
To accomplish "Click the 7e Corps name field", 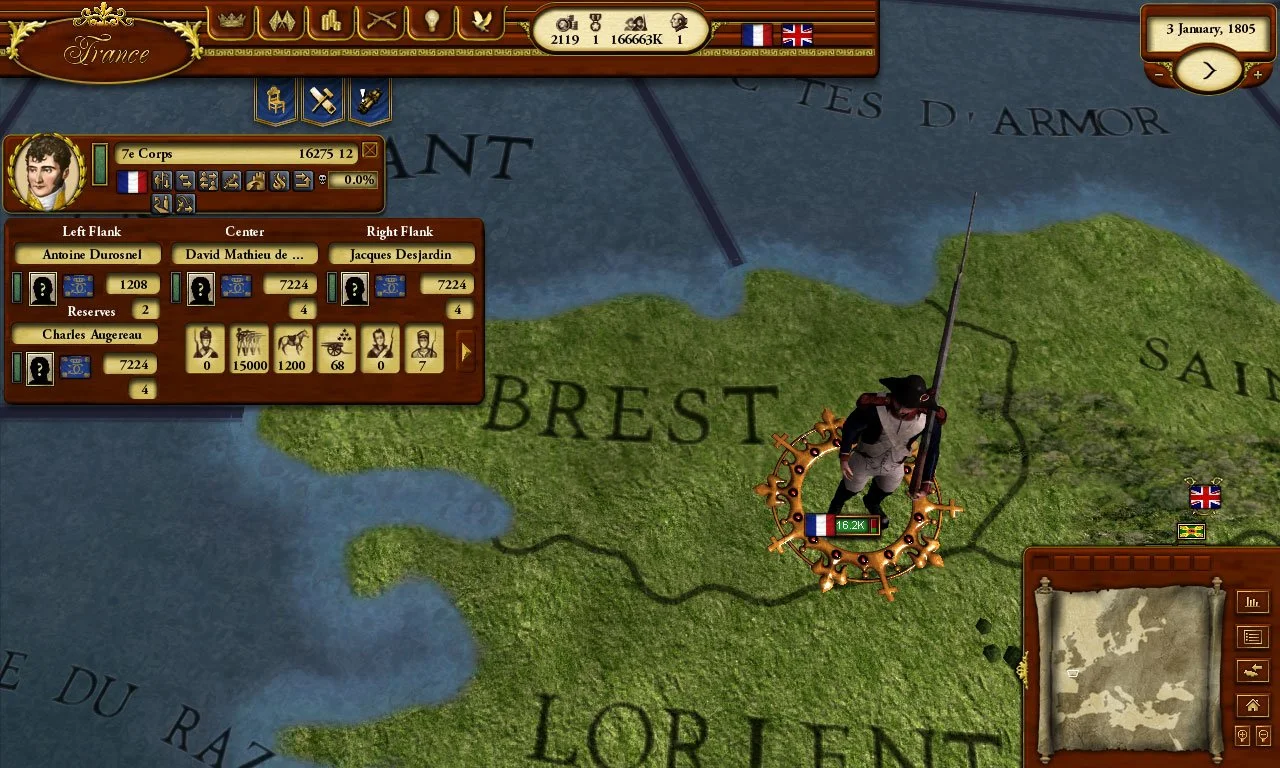I will click(x=237, y=153).
